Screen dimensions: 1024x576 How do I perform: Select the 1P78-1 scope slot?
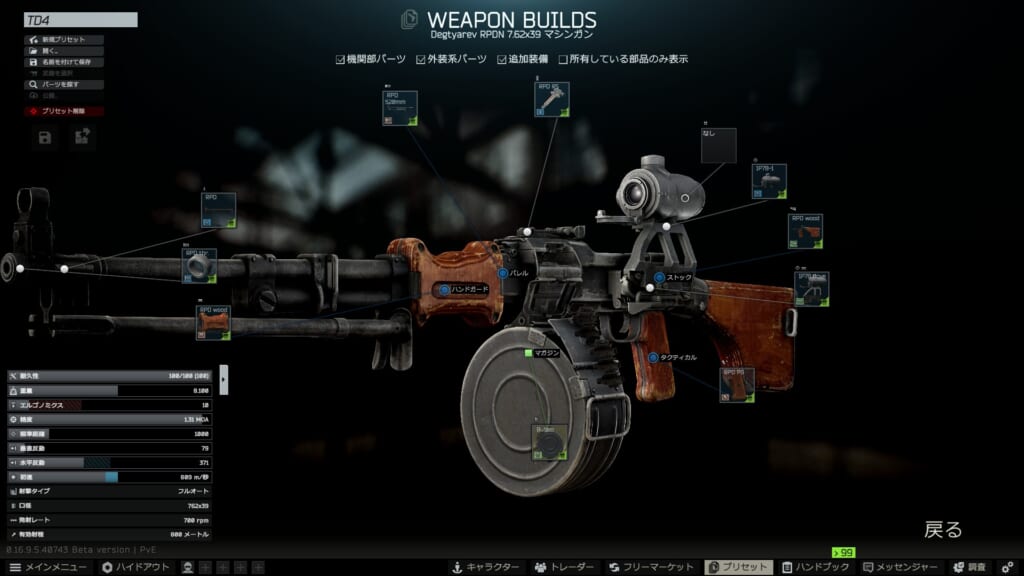coord(770,182)
